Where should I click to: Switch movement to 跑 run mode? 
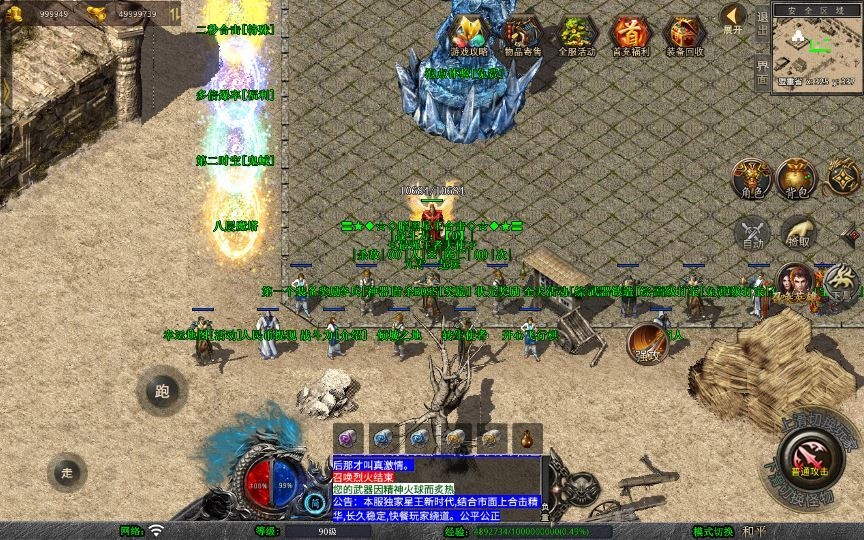(x=162, y=391)
